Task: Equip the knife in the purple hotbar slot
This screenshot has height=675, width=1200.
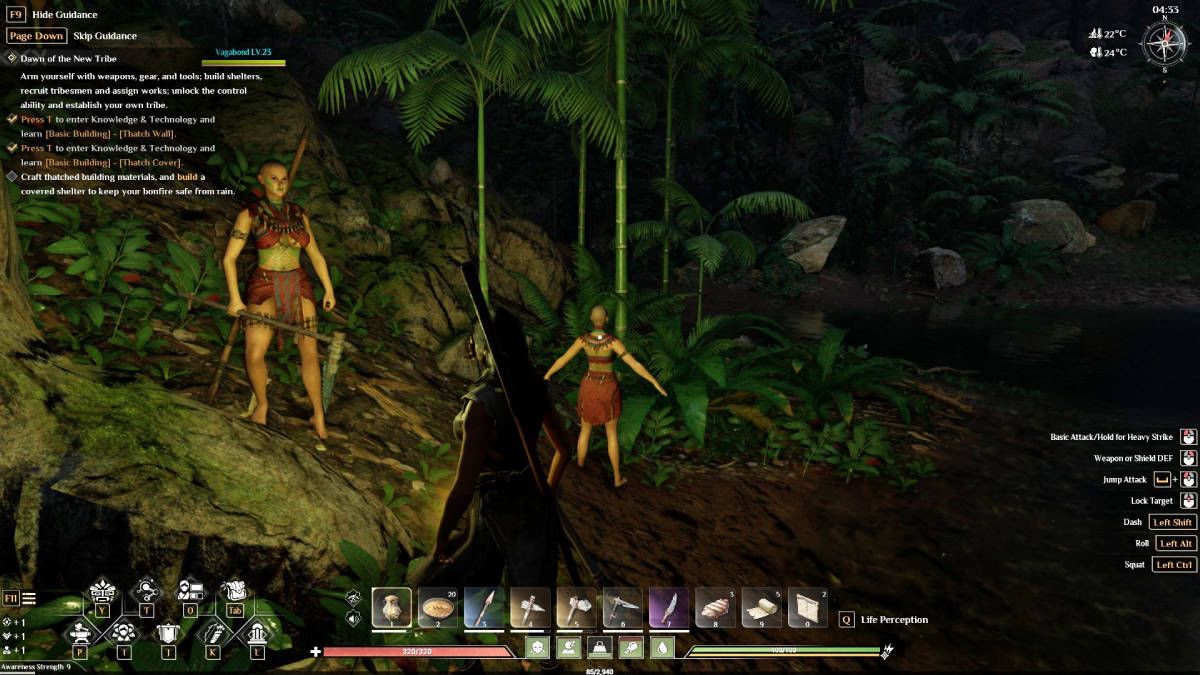Action: pos(668,607)
